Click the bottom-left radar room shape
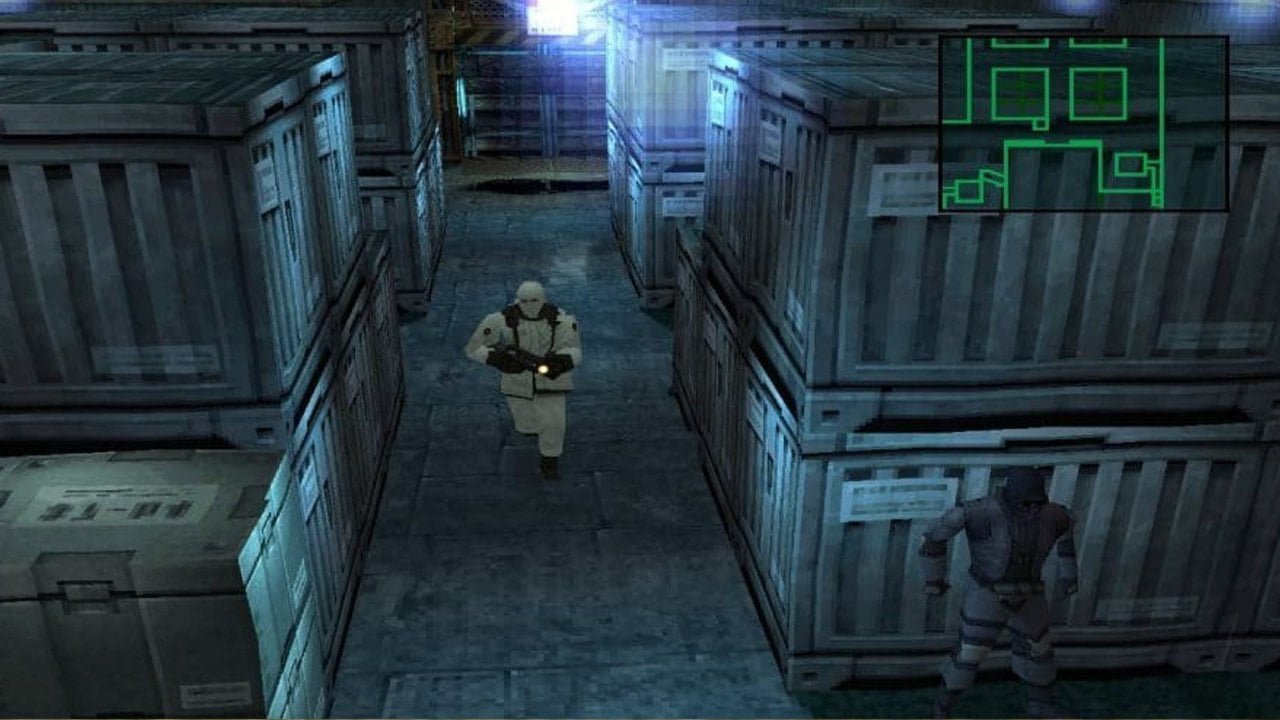The image size is (1280, 720). tap(967, 190)
